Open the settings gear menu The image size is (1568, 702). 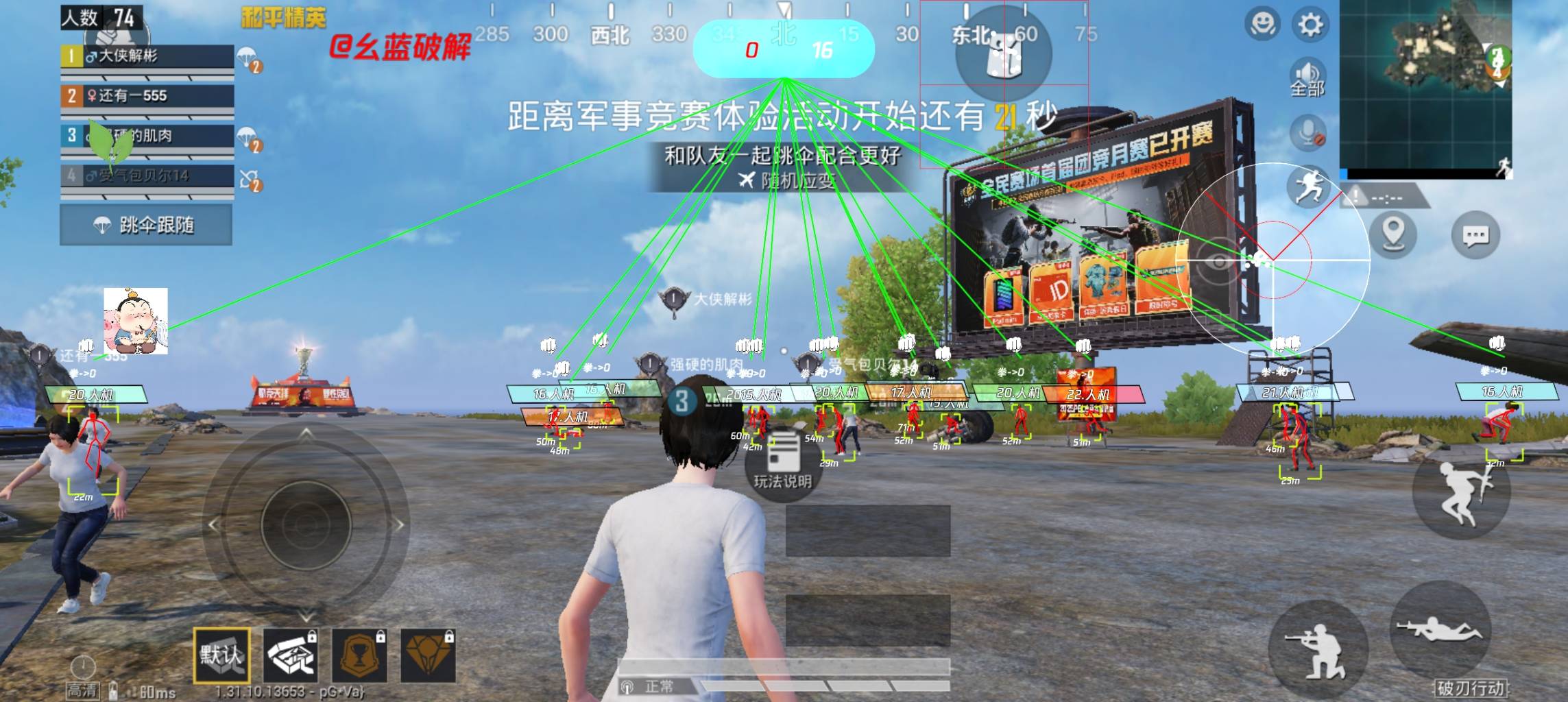tap(1310, 25)
